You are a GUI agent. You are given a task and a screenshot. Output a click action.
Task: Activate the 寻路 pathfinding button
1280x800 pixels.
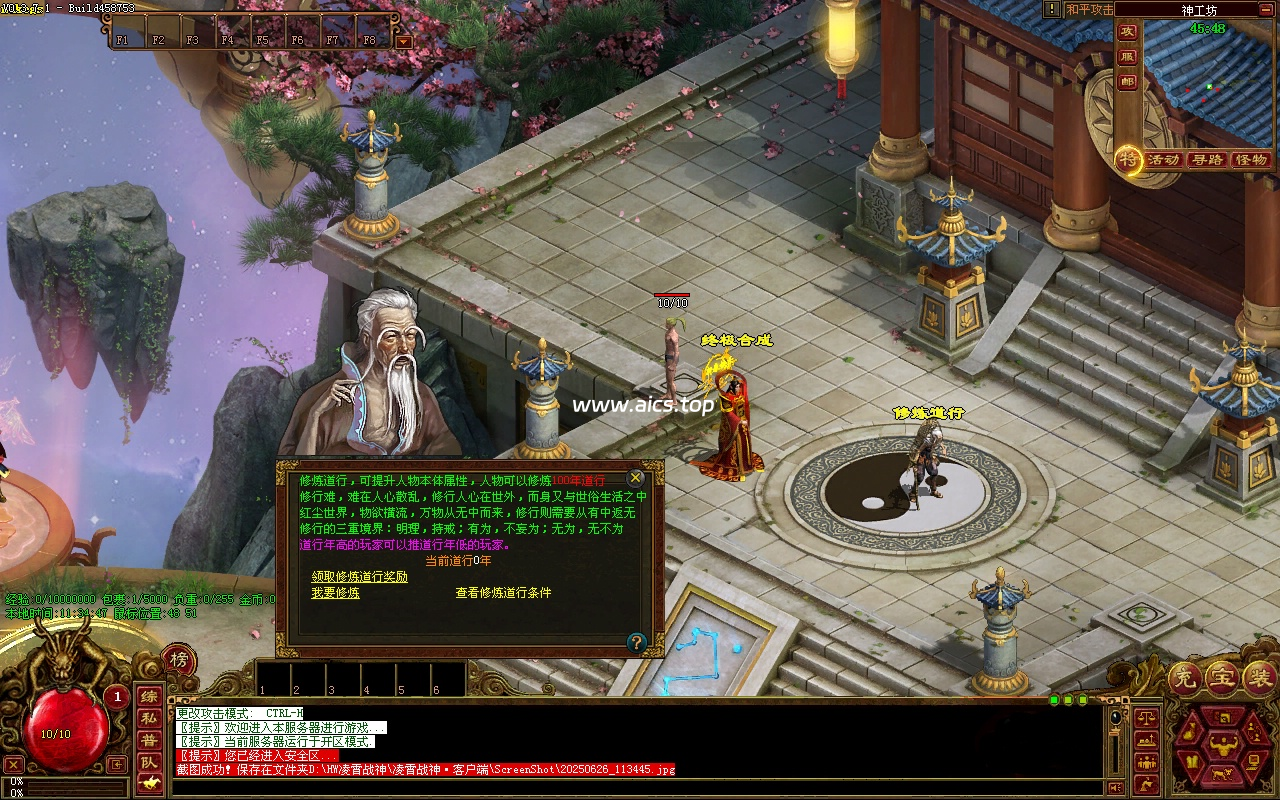(x=1207, y=160)
